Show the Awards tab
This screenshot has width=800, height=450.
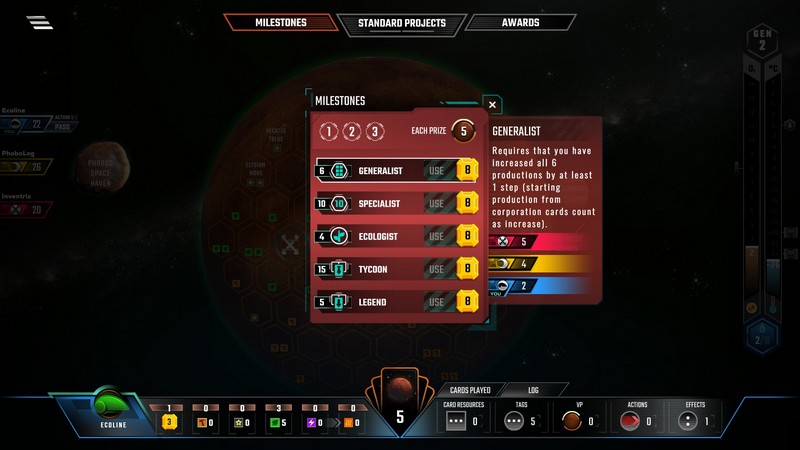520,22
